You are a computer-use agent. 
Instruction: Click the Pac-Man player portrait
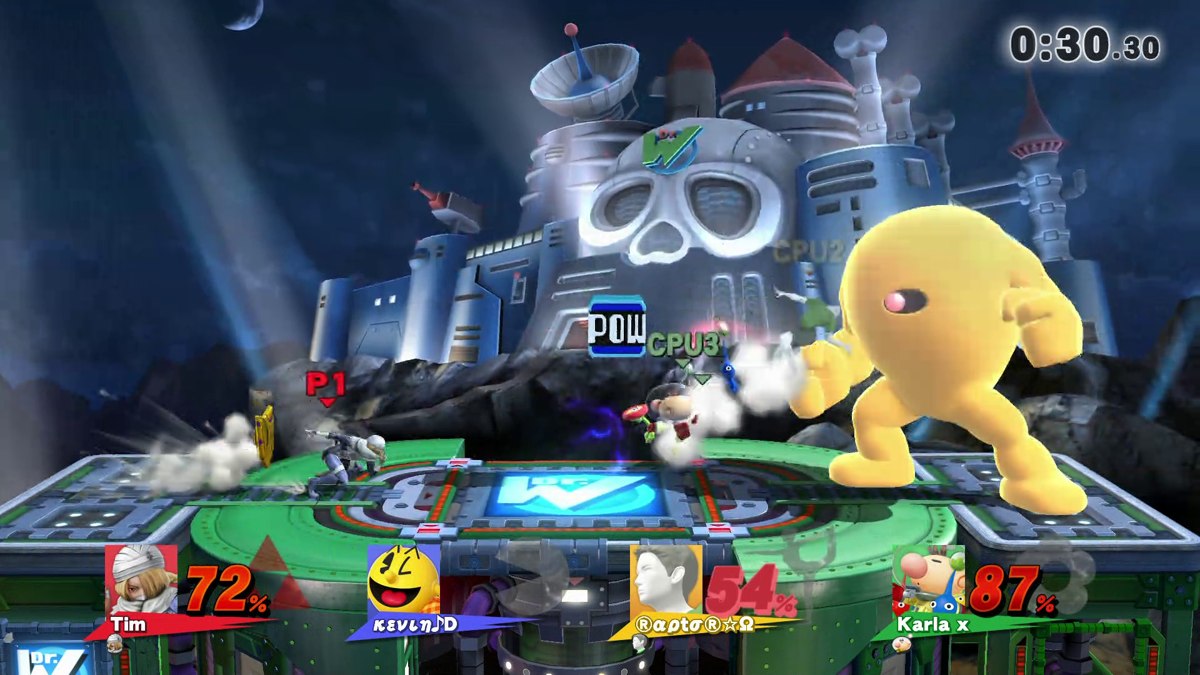(403, 580)
